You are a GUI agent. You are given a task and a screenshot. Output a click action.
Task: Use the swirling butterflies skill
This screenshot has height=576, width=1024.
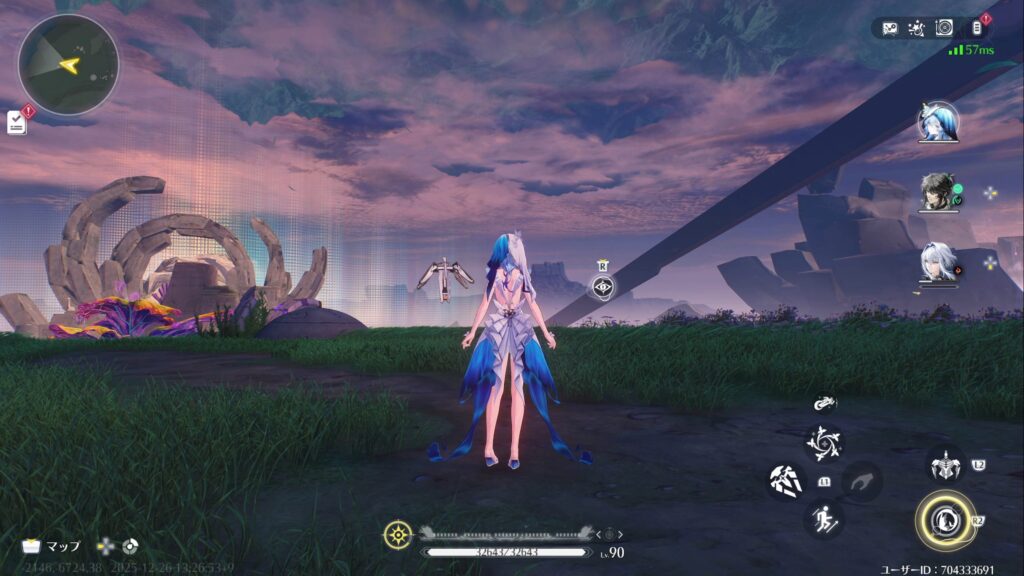click(824, 443)
